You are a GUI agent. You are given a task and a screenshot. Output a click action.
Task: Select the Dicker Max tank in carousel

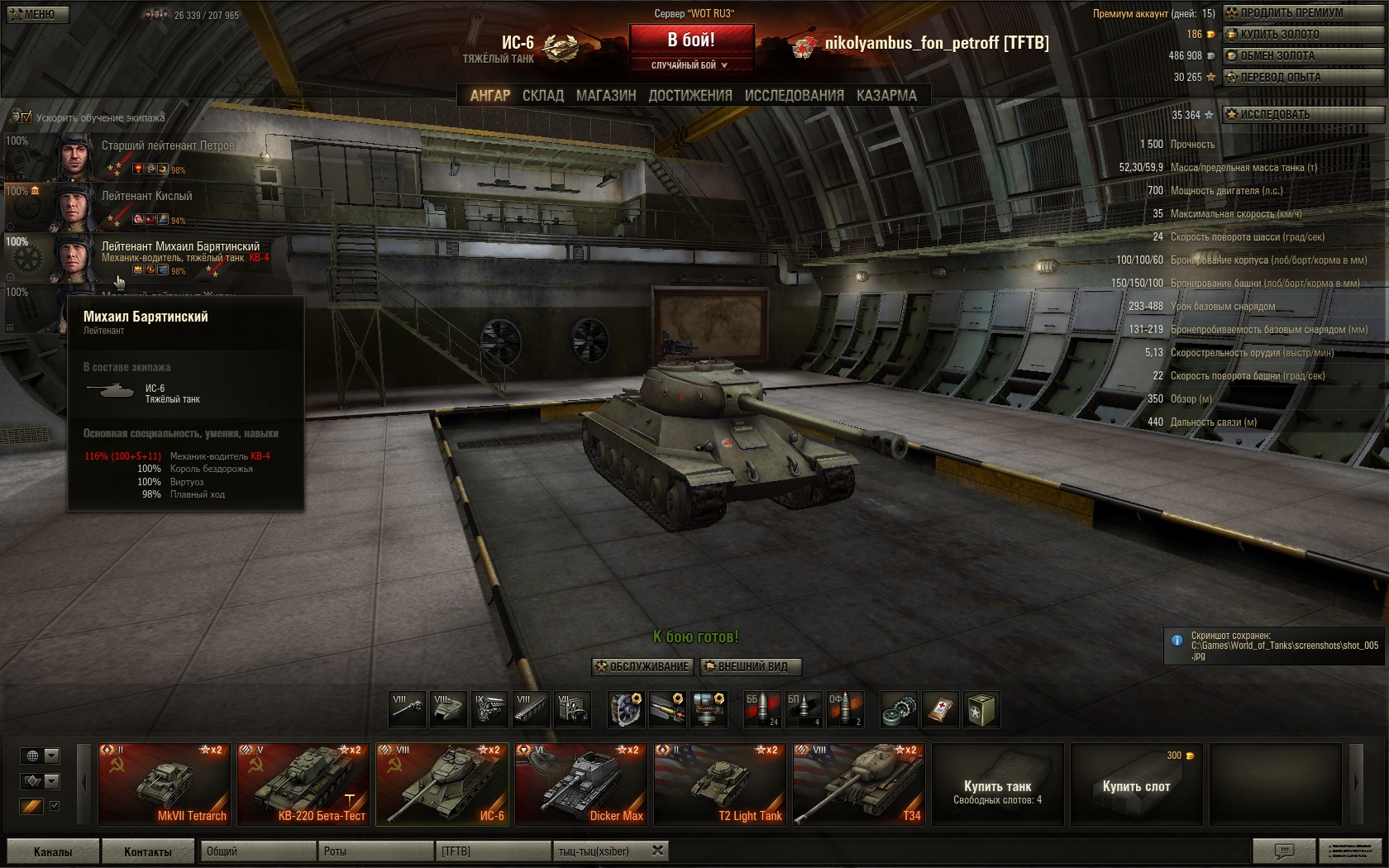point(581,785)
